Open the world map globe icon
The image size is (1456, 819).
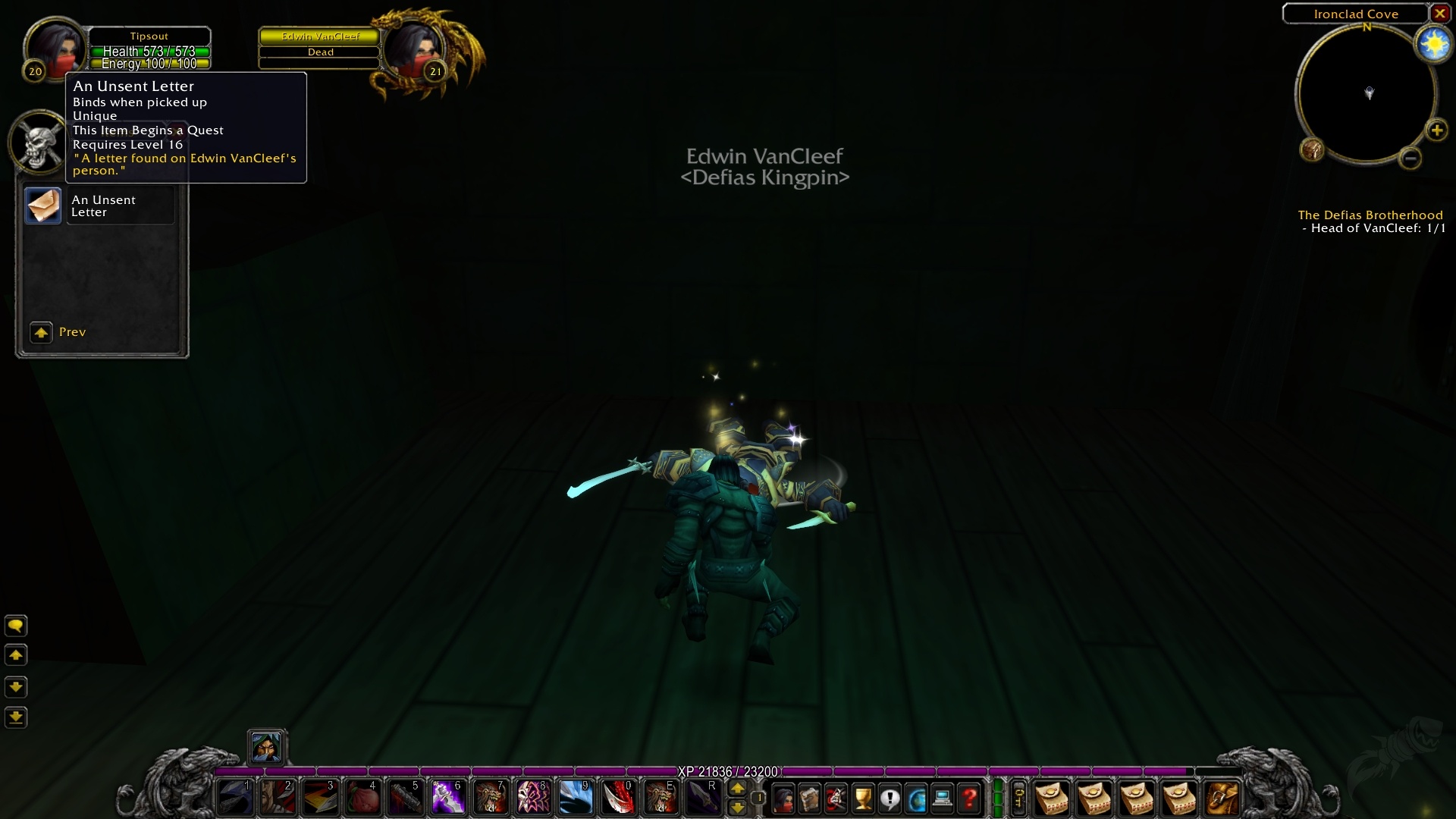[916, 799]
